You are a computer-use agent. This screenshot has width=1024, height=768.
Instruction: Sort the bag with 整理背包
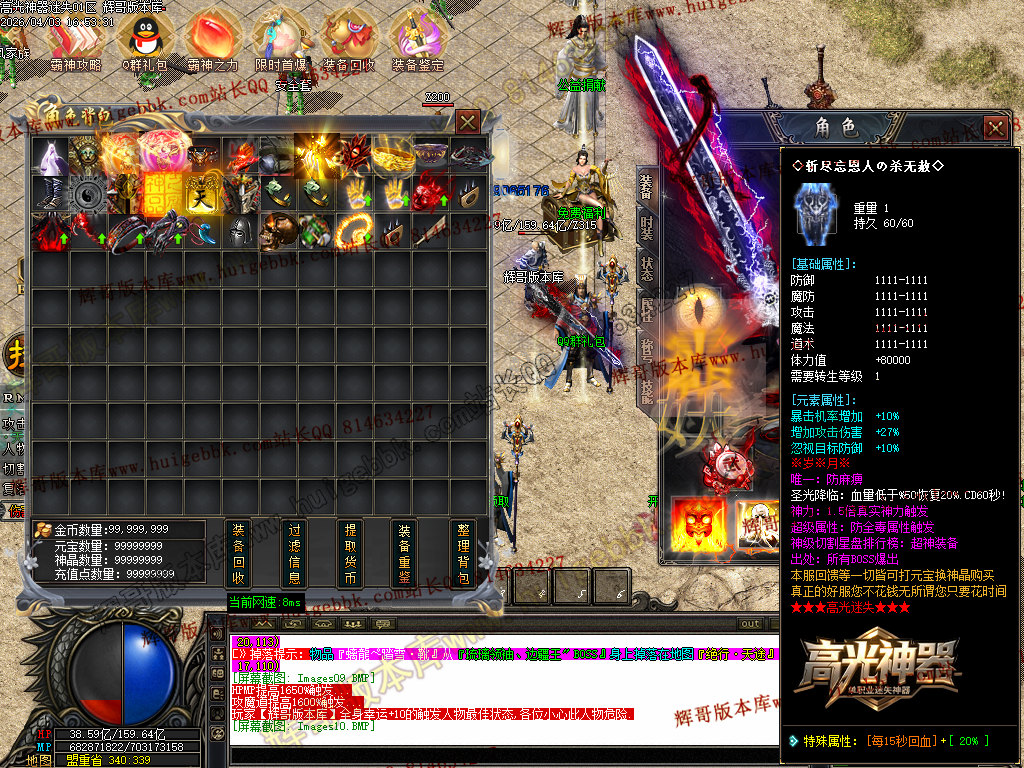click(x=462, y=553)
